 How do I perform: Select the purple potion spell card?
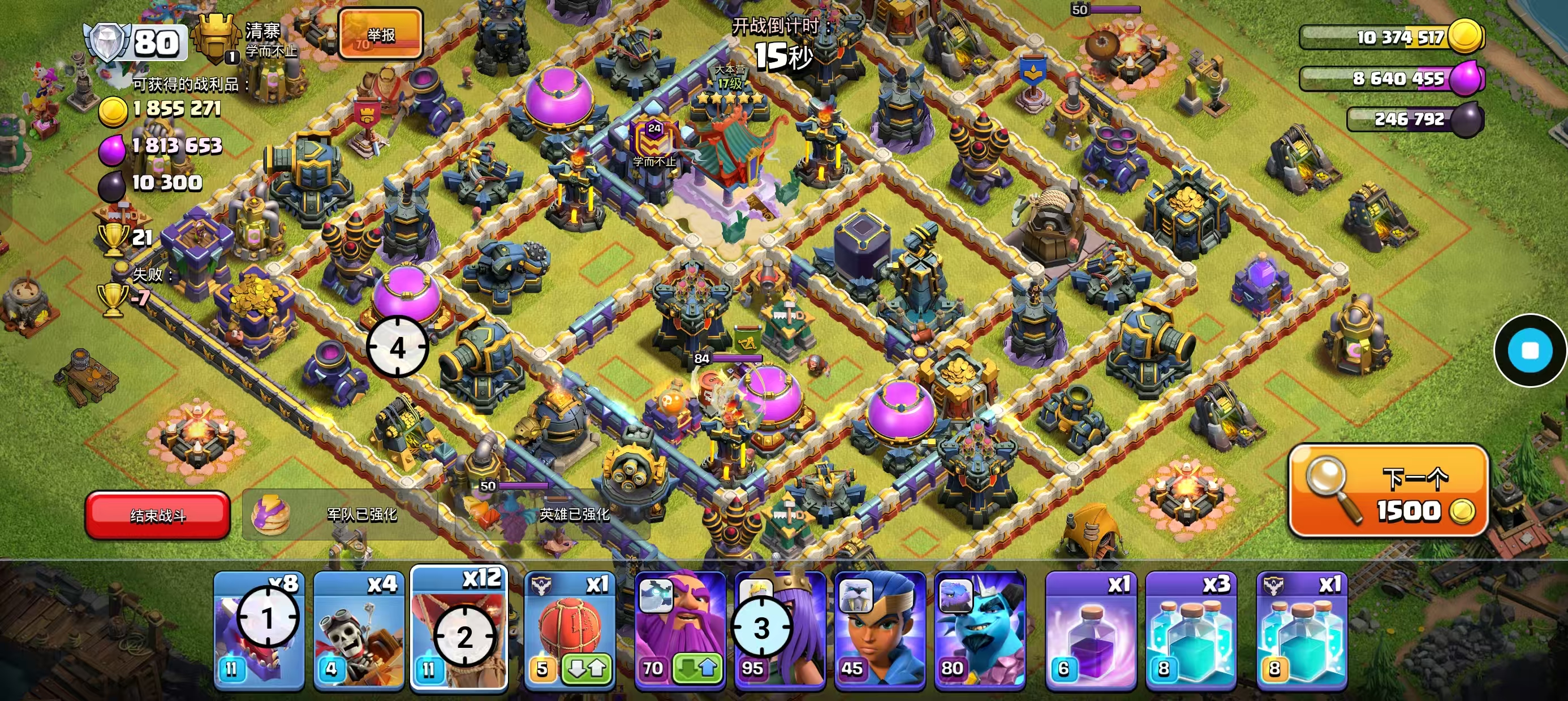[1091, 630]
